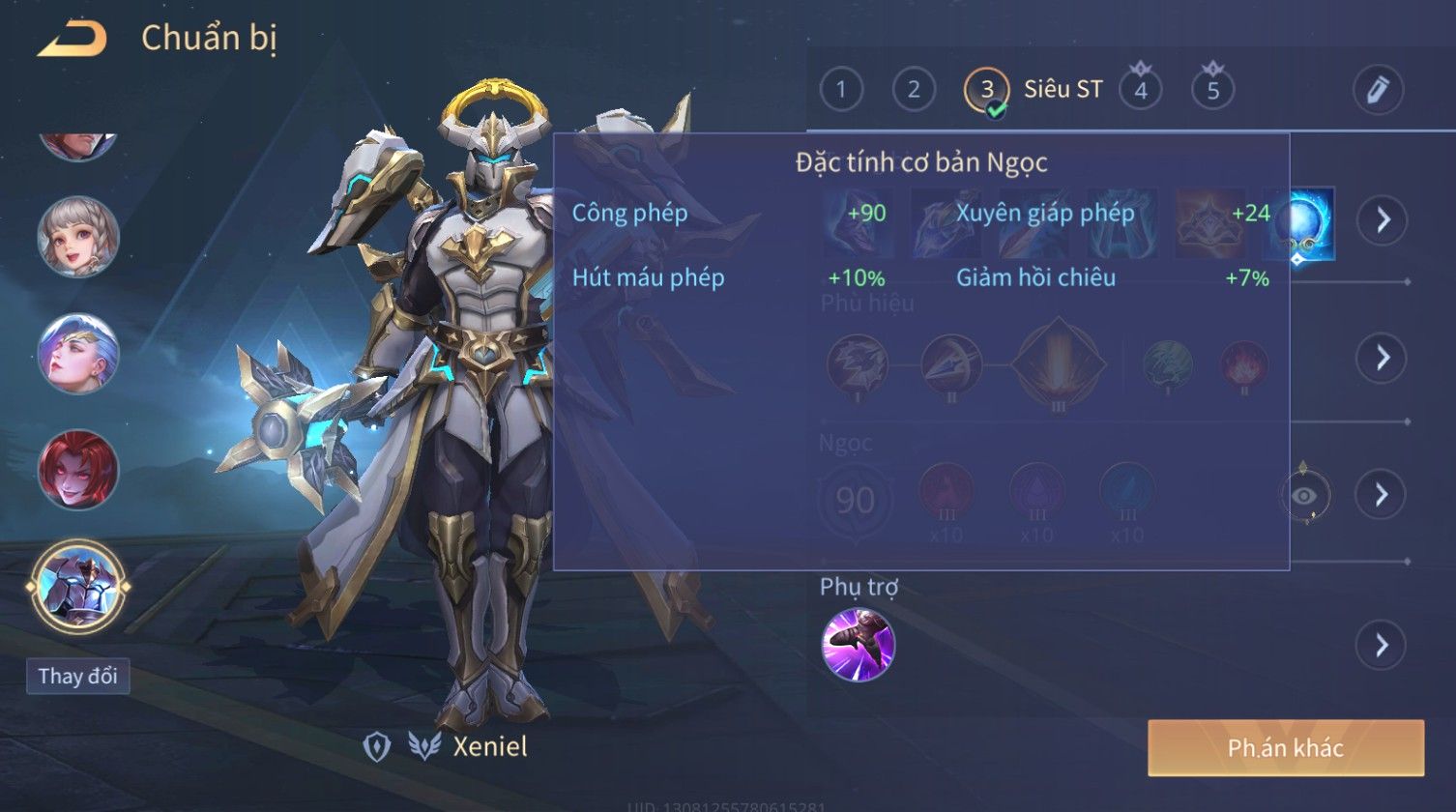1456x812 pixels.
Task: Open the Ngọc arcana settings arrow
Action: coord(1382,495)
